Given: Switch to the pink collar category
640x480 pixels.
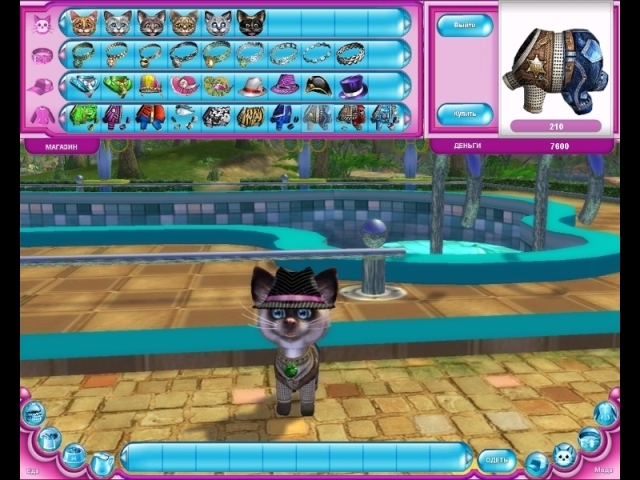Looking at the screenshot, I should coord(43,55).
